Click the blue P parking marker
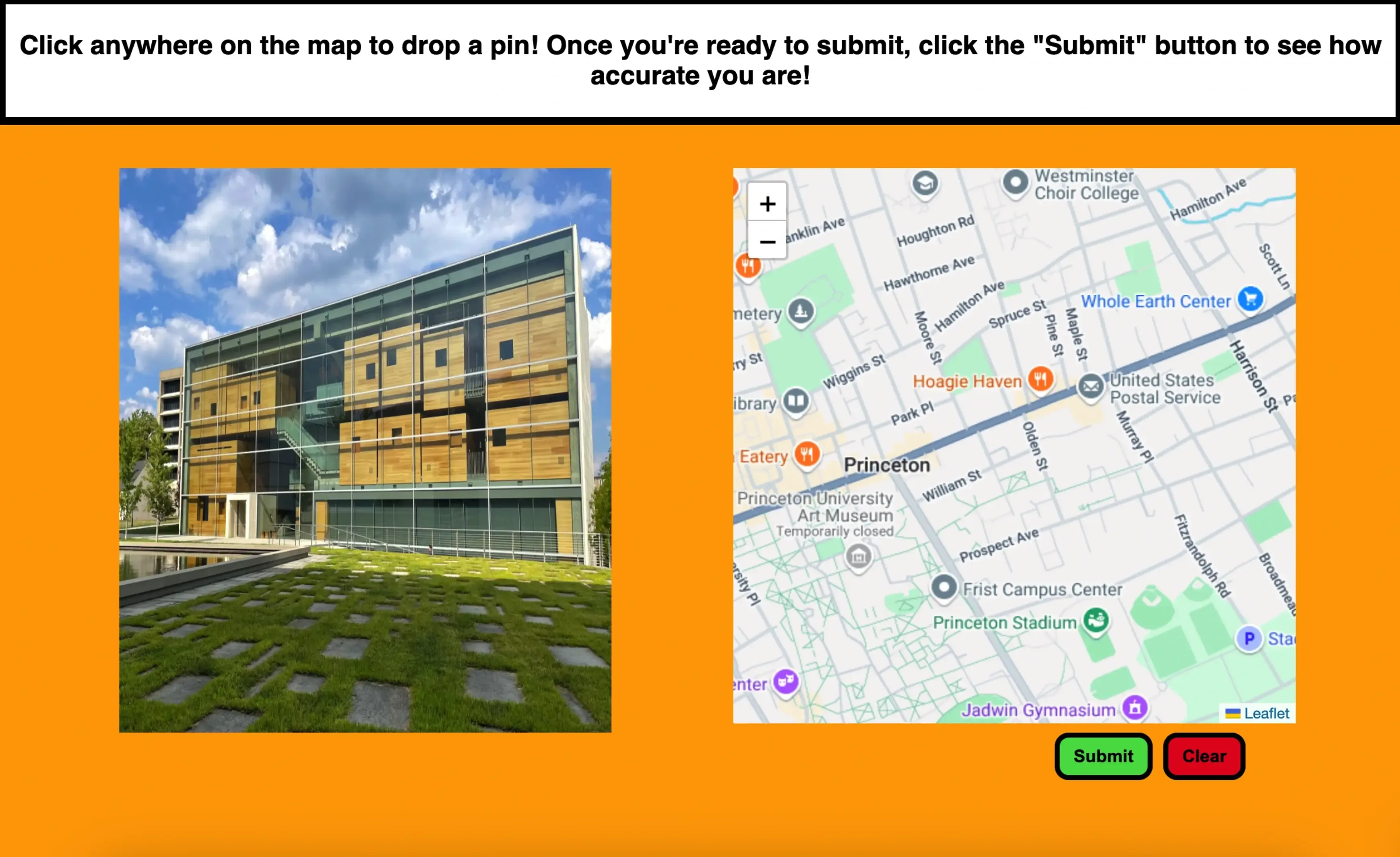The height and width of the screenshot is (857, 1400). (1249, 638)
